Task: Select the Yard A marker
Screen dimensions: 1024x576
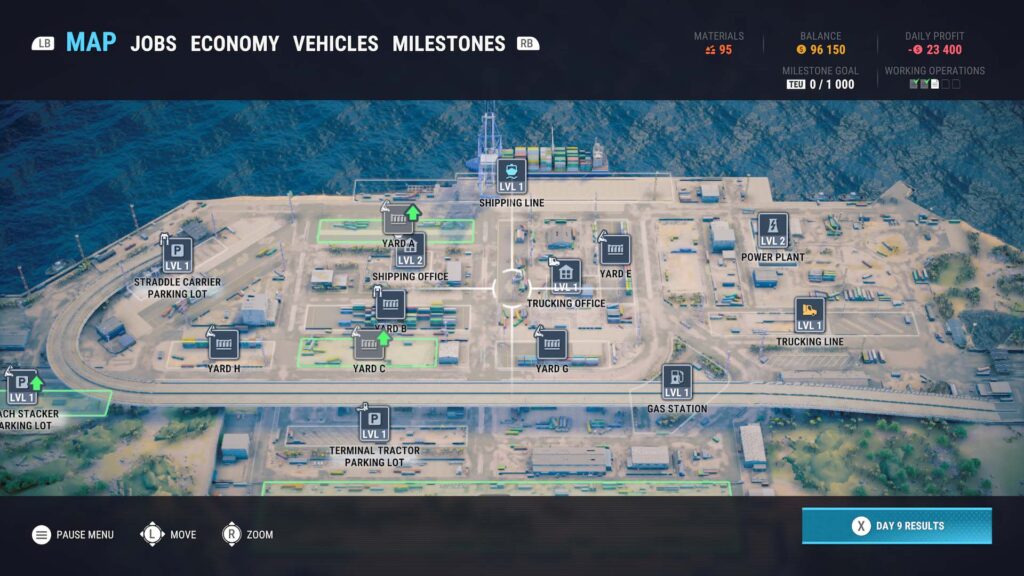Action: (x=398, y=219)
